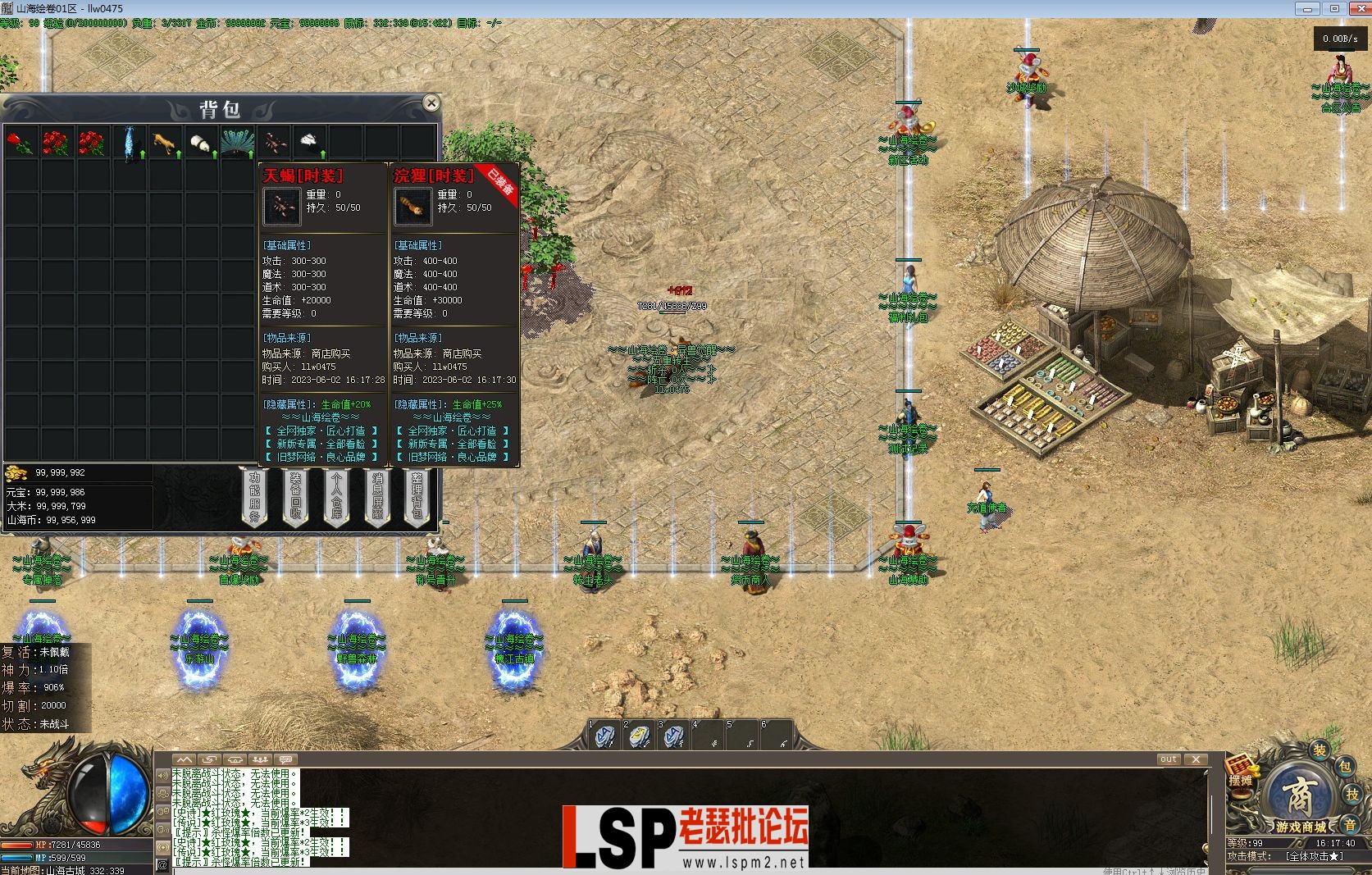Minimize the game window
The width and height of the screenshot is (1372, 875).
pyautogui.click(x=1308, y=8)
